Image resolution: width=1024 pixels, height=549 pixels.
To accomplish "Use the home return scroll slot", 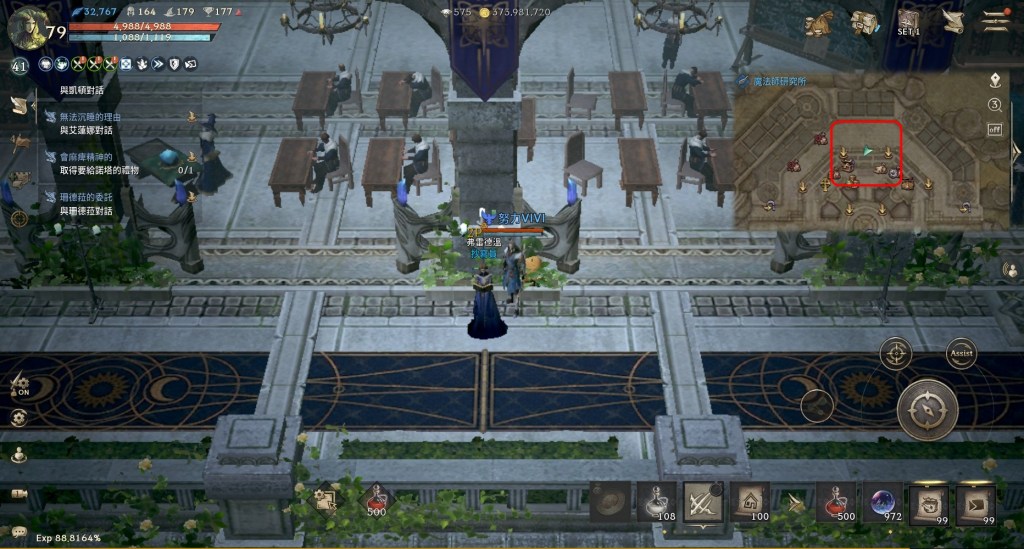I will point(749,500).
